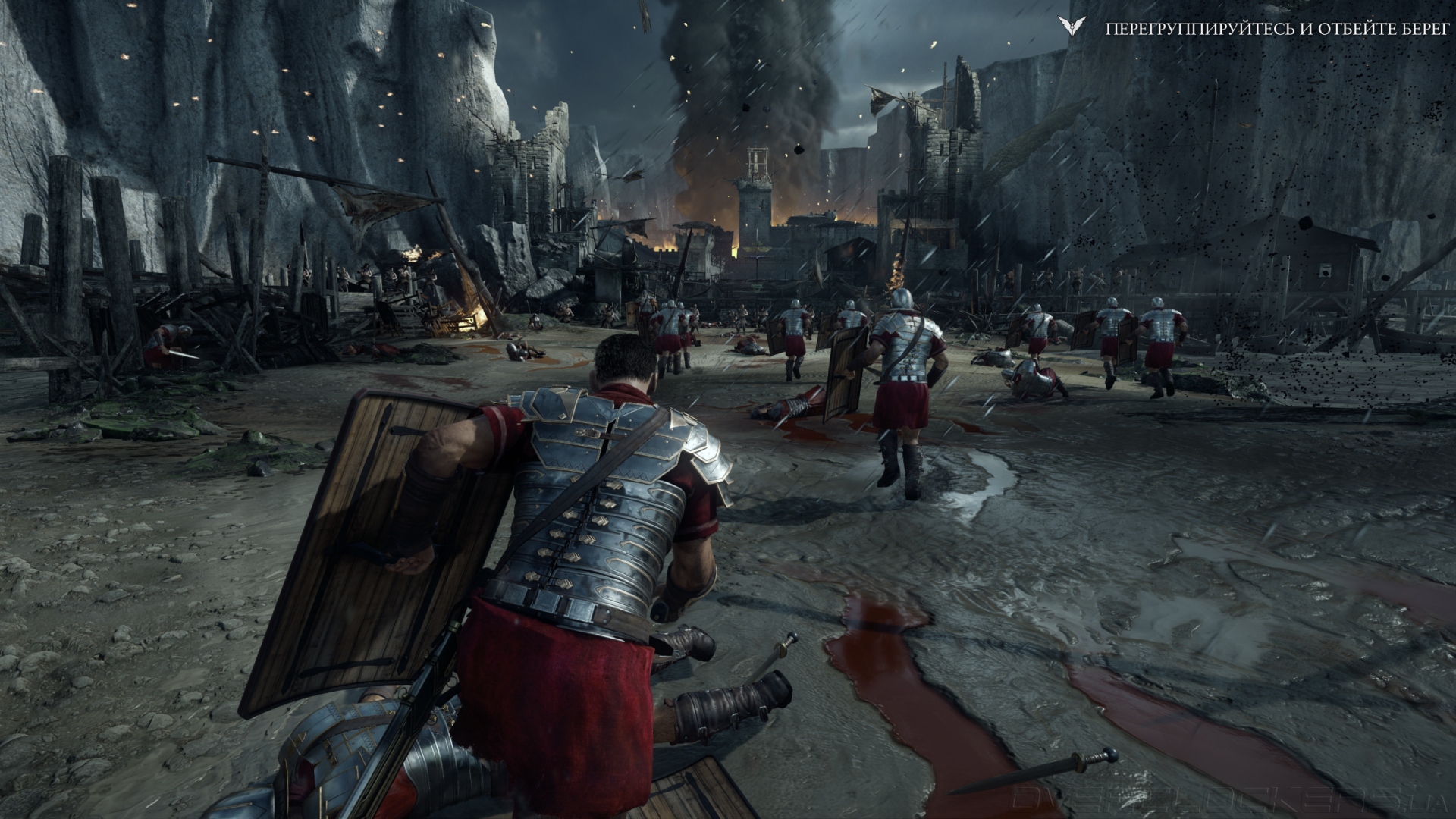Click the eagle objective marker icon

coord(1071,28)
